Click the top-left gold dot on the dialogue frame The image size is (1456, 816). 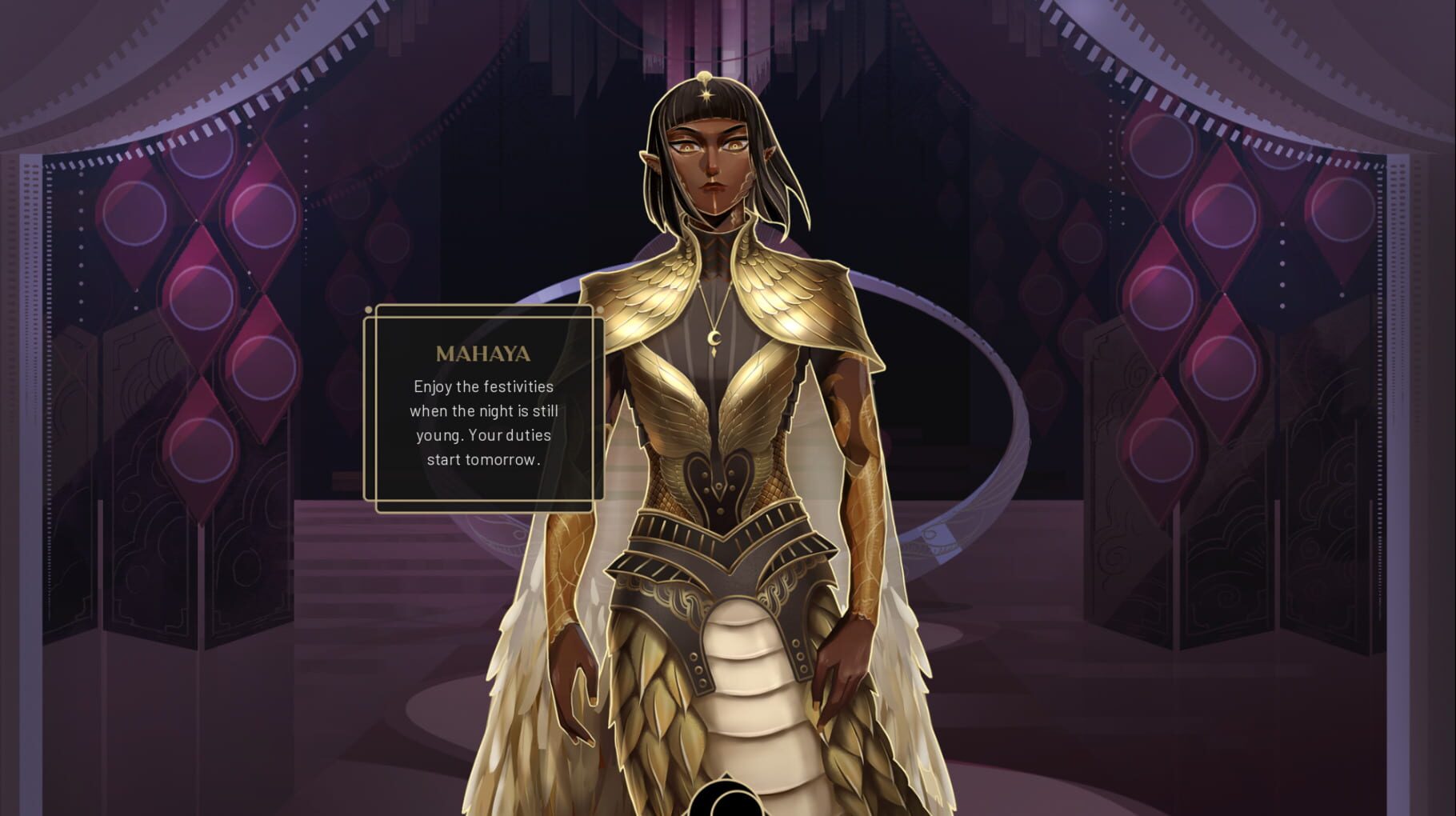369,310
